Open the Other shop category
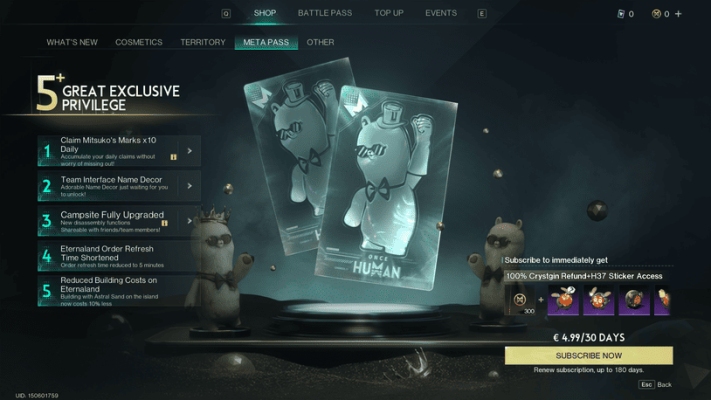The image size is (711, 400). [x=321, y=42]
